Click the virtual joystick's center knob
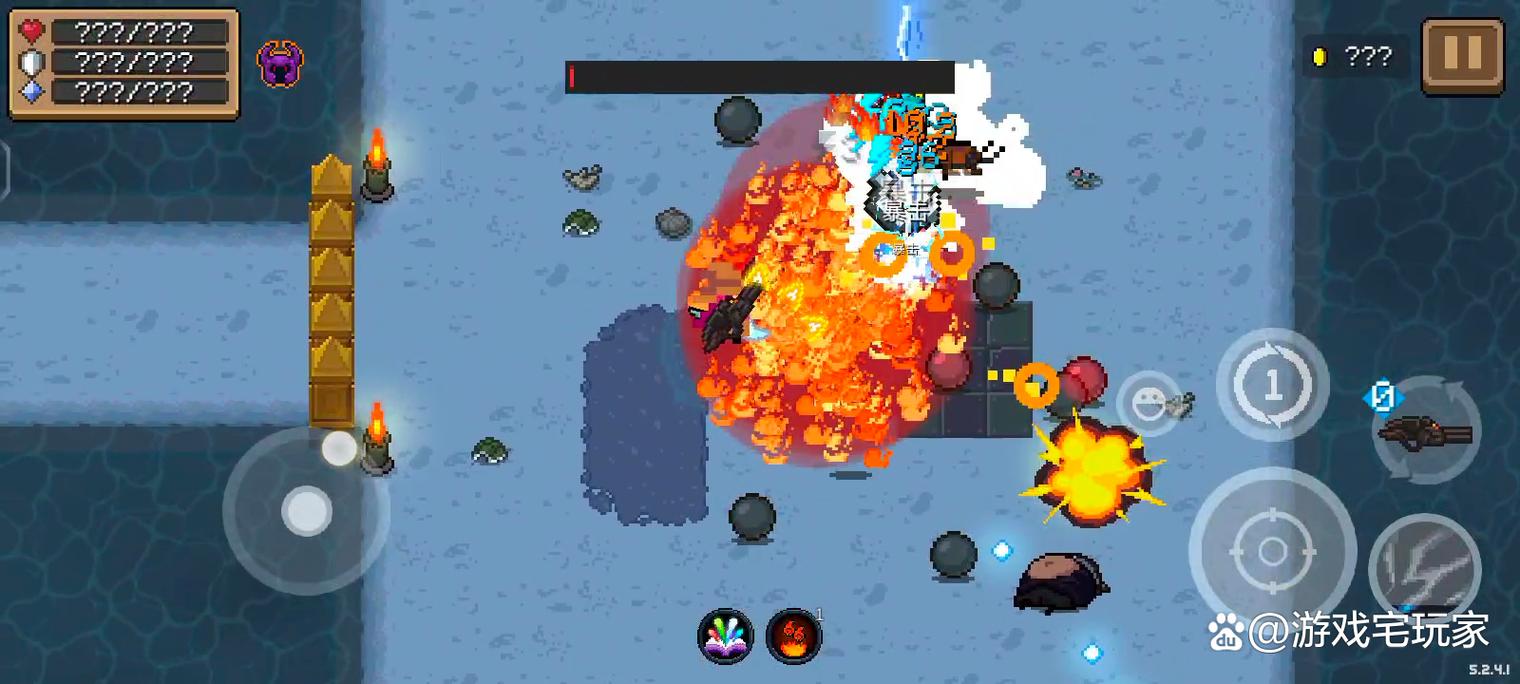 306,512
